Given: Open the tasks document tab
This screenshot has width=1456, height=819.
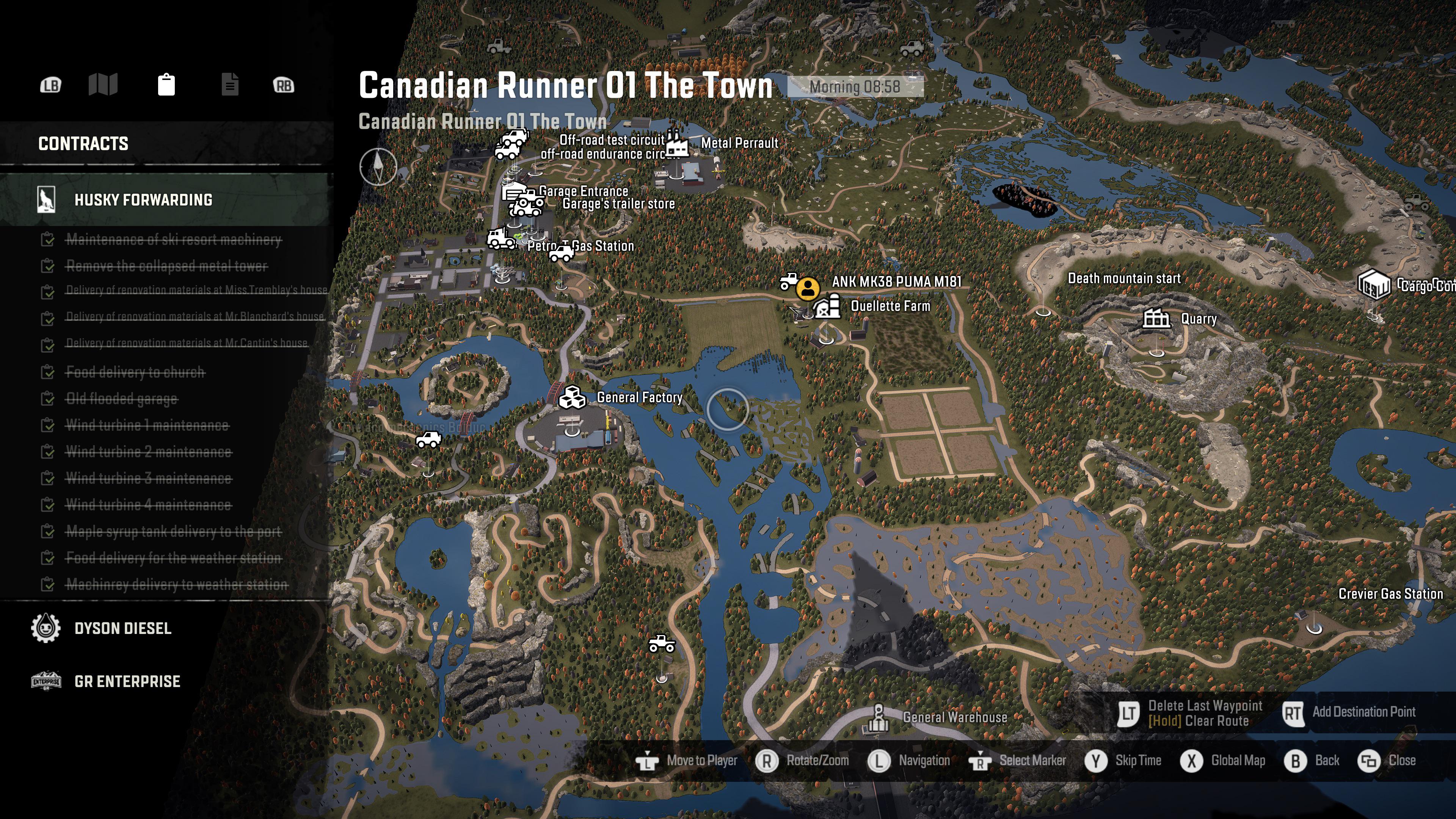Looking at the screenshot, I should click(x=230, y=85).
